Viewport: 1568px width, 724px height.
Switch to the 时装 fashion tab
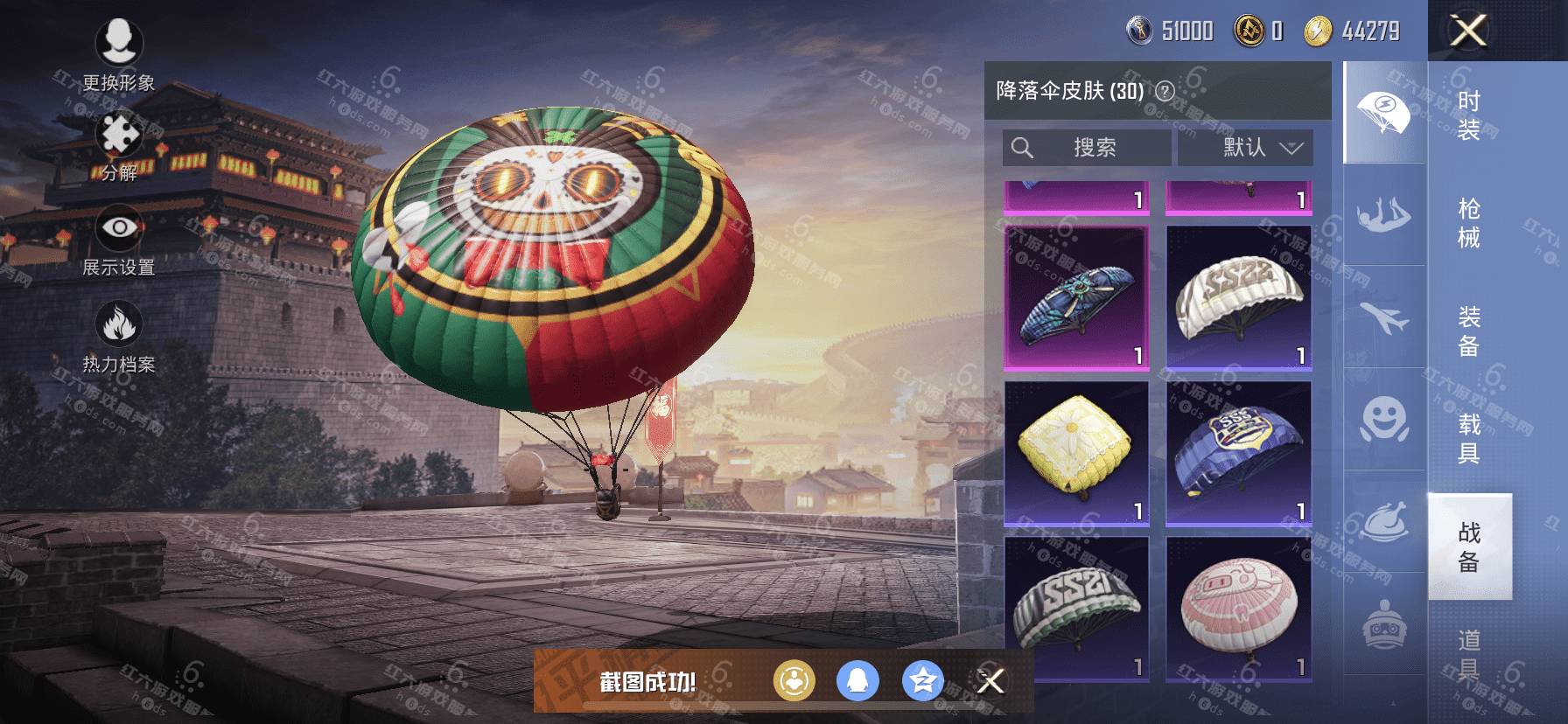point(1469,115)
